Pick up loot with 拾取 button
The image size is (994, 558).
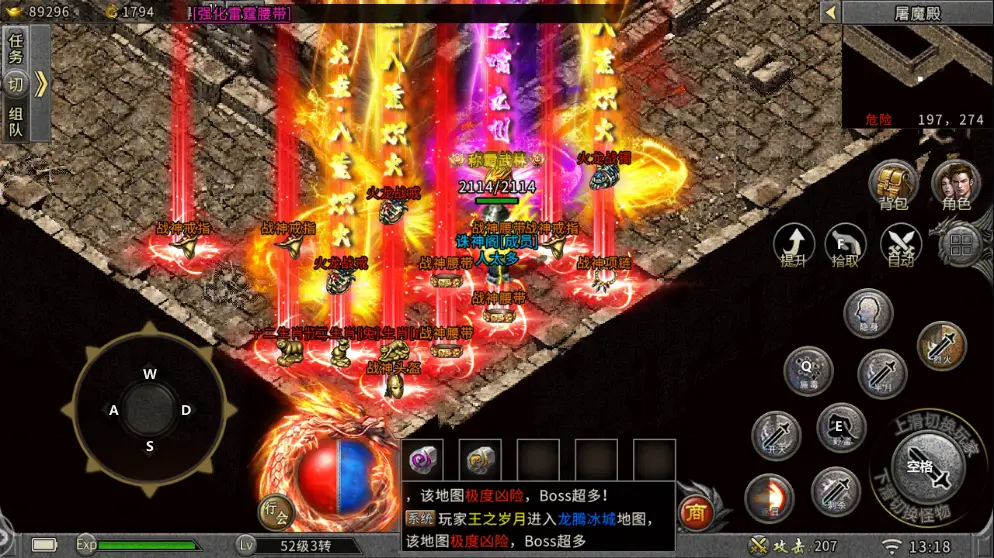846,244
